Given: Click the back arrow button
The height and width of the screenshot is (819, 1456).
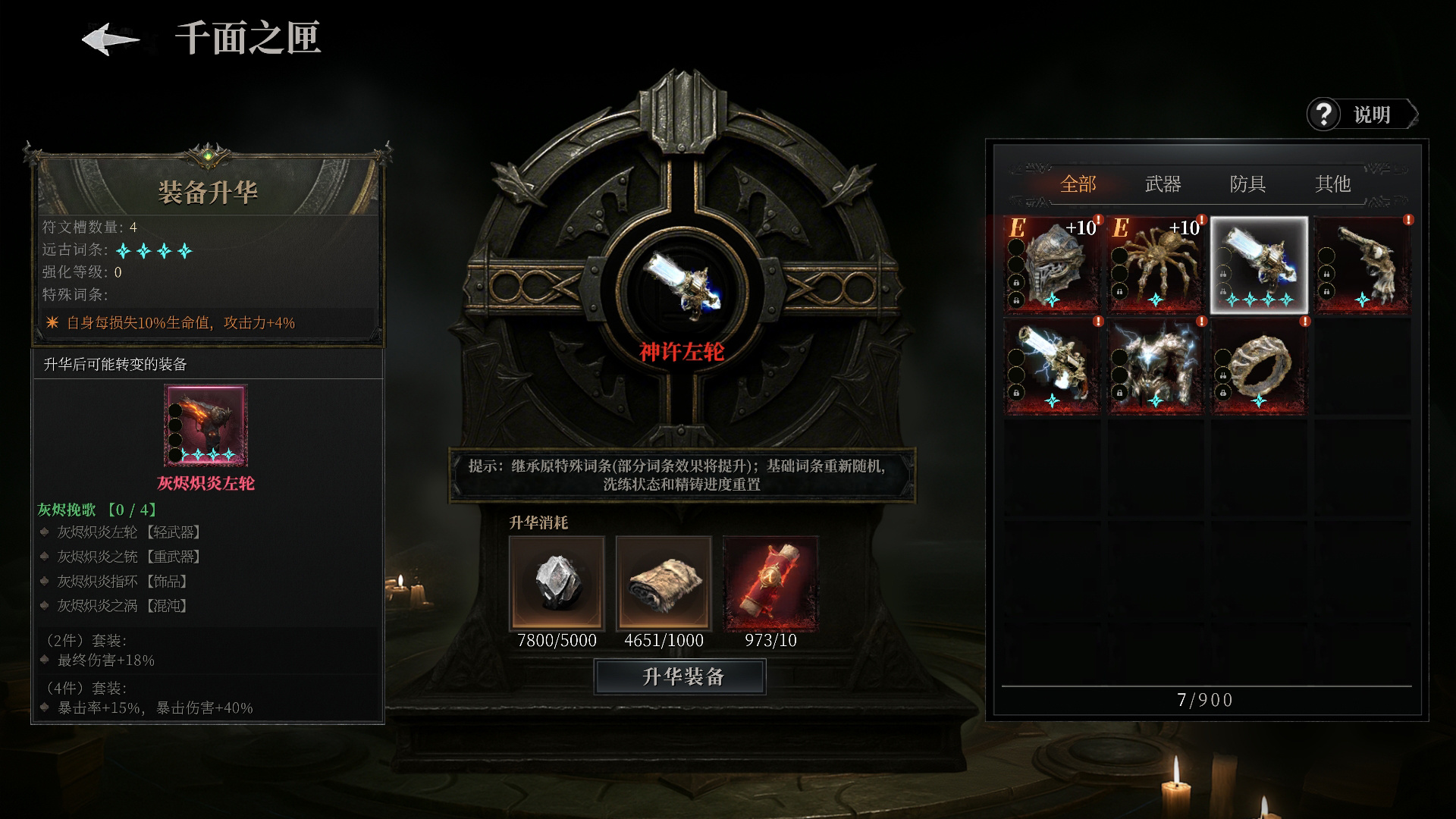Looking at the screenshot, I should point(111,39).
